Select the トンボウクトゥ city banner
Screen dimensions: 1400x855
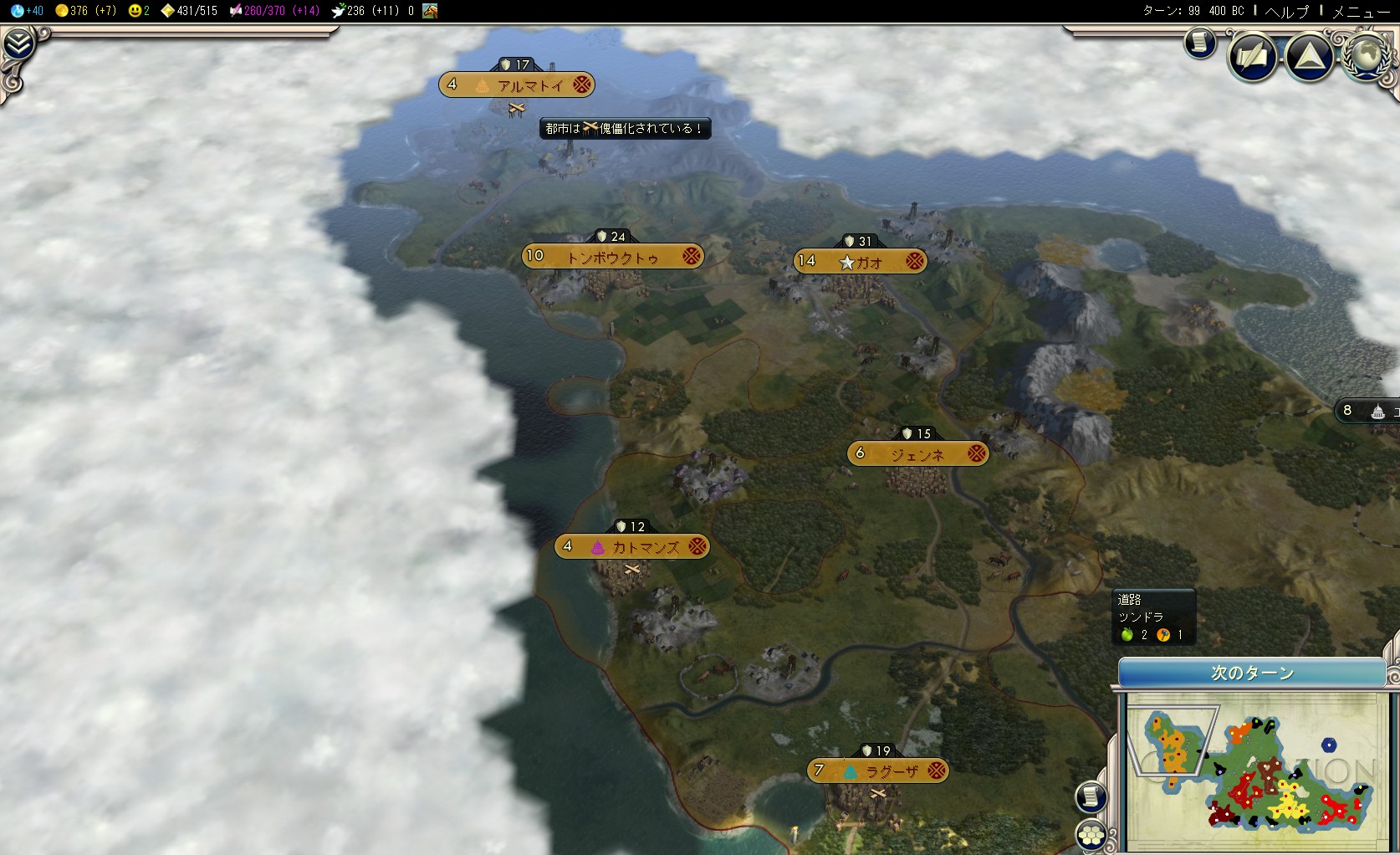tap(612, 256)
